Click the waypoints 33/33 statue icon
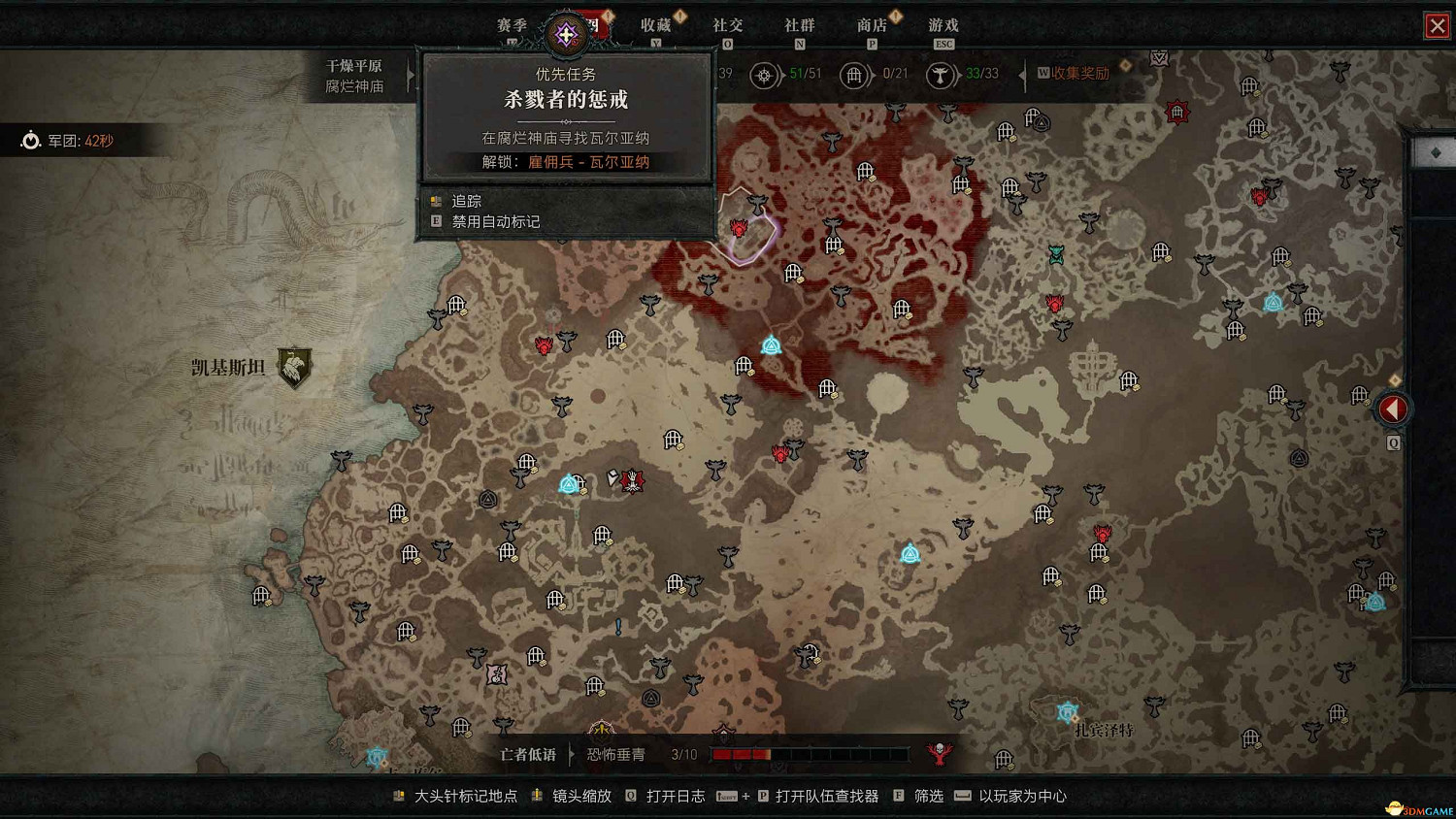 point(939,75)
